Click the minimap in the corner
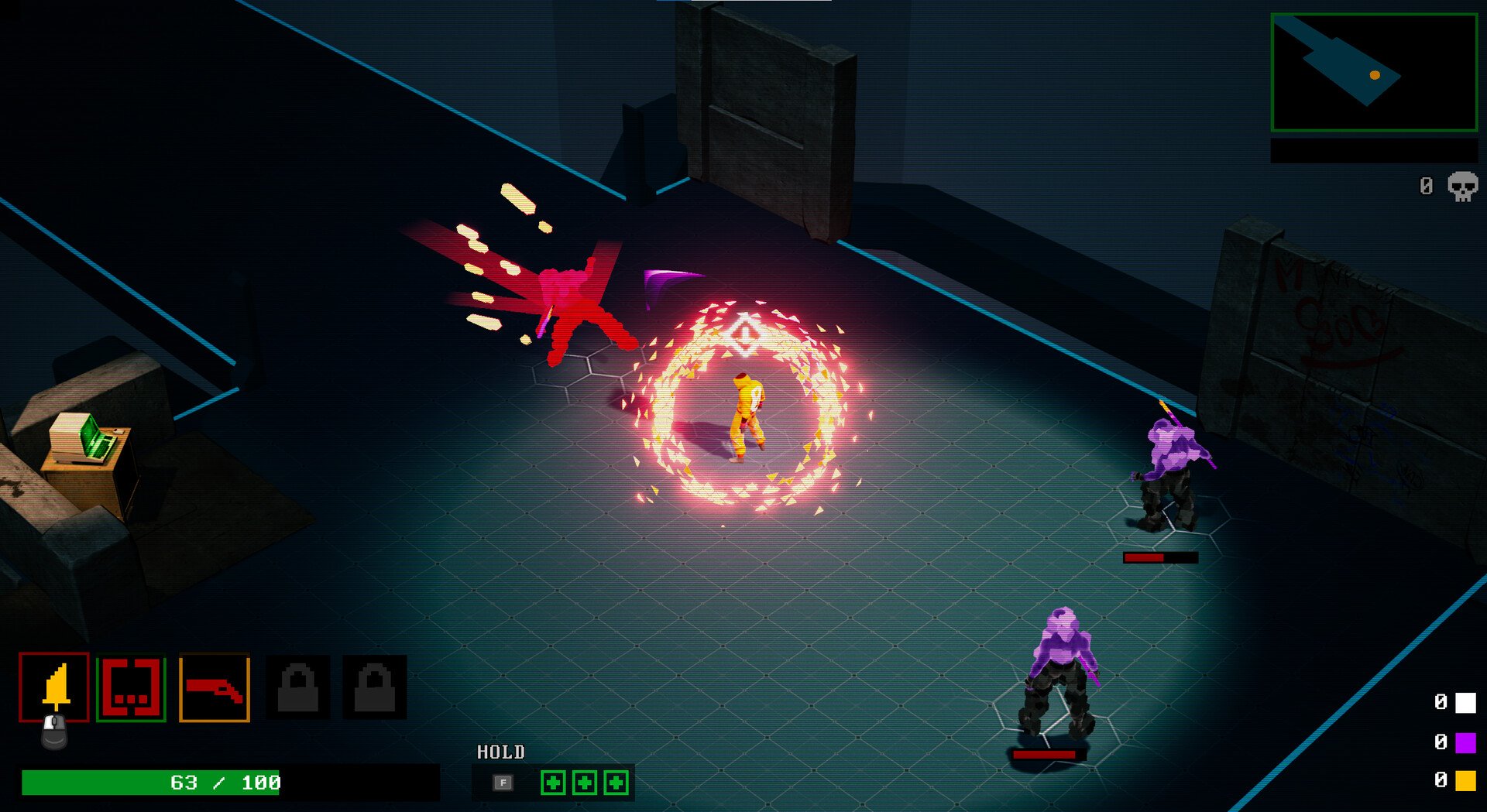The image size is (1487, 812). 1374,73
